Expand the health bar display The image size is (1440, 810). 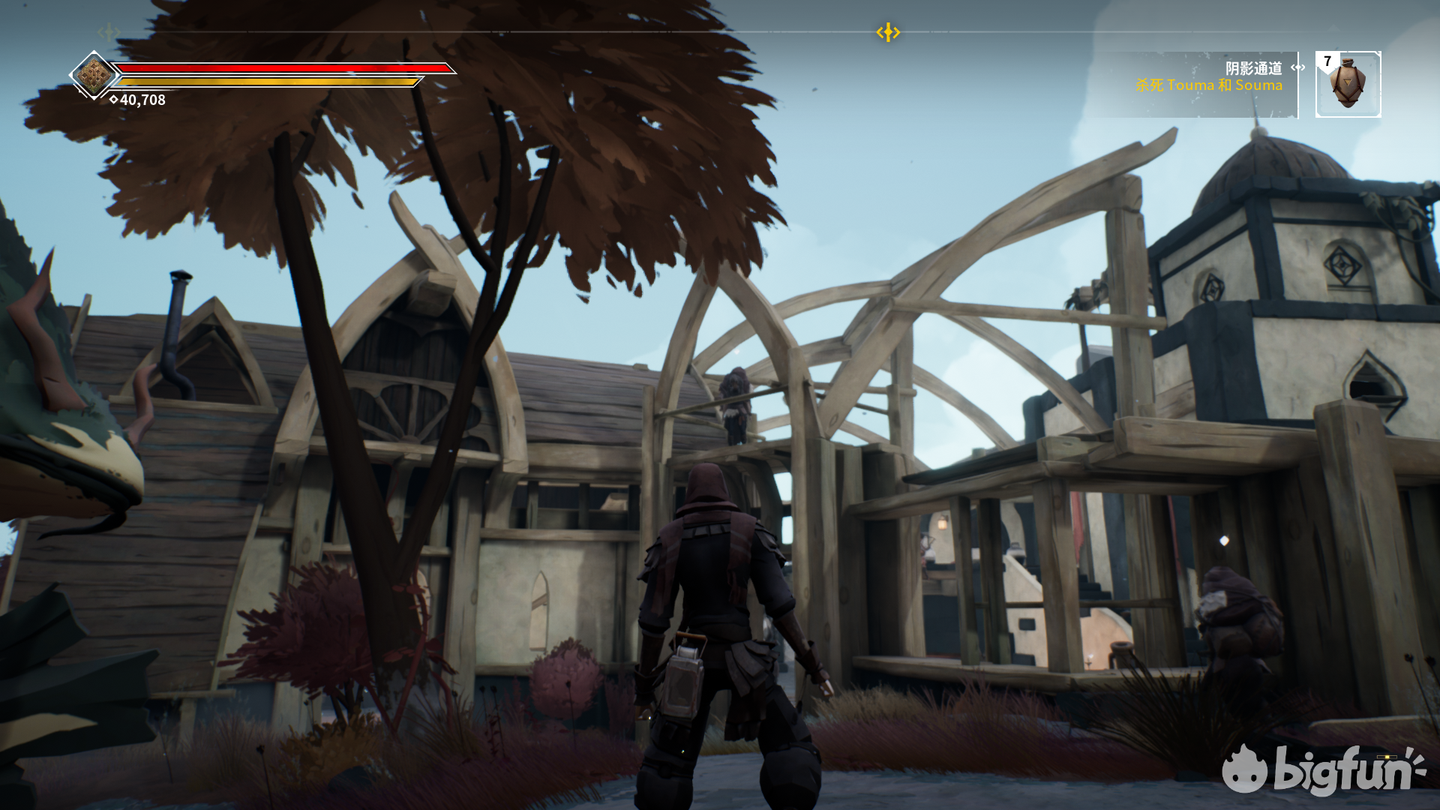point(280,66)
